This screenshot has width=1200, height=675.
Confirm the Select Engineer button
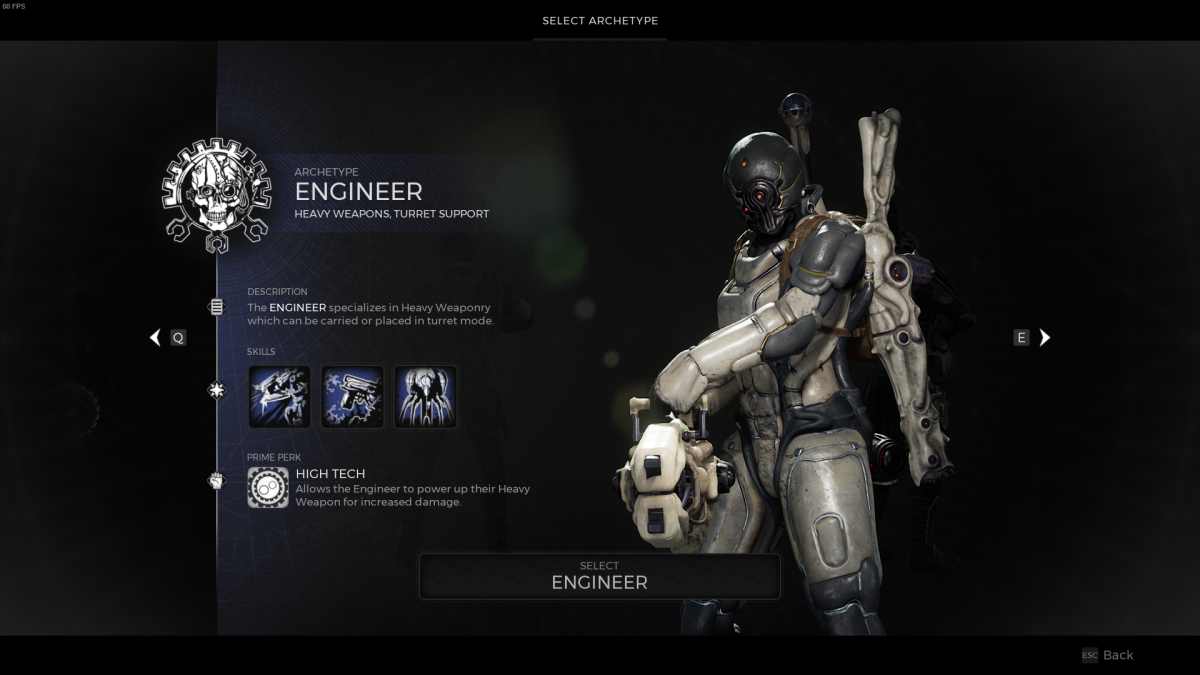pos(599,576)
